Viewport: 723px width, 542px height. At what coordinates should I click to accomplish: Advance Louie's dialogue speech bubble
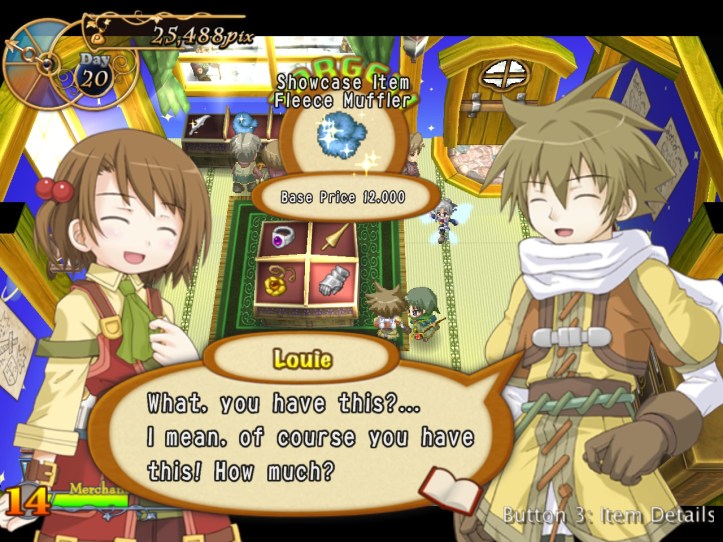310,435
